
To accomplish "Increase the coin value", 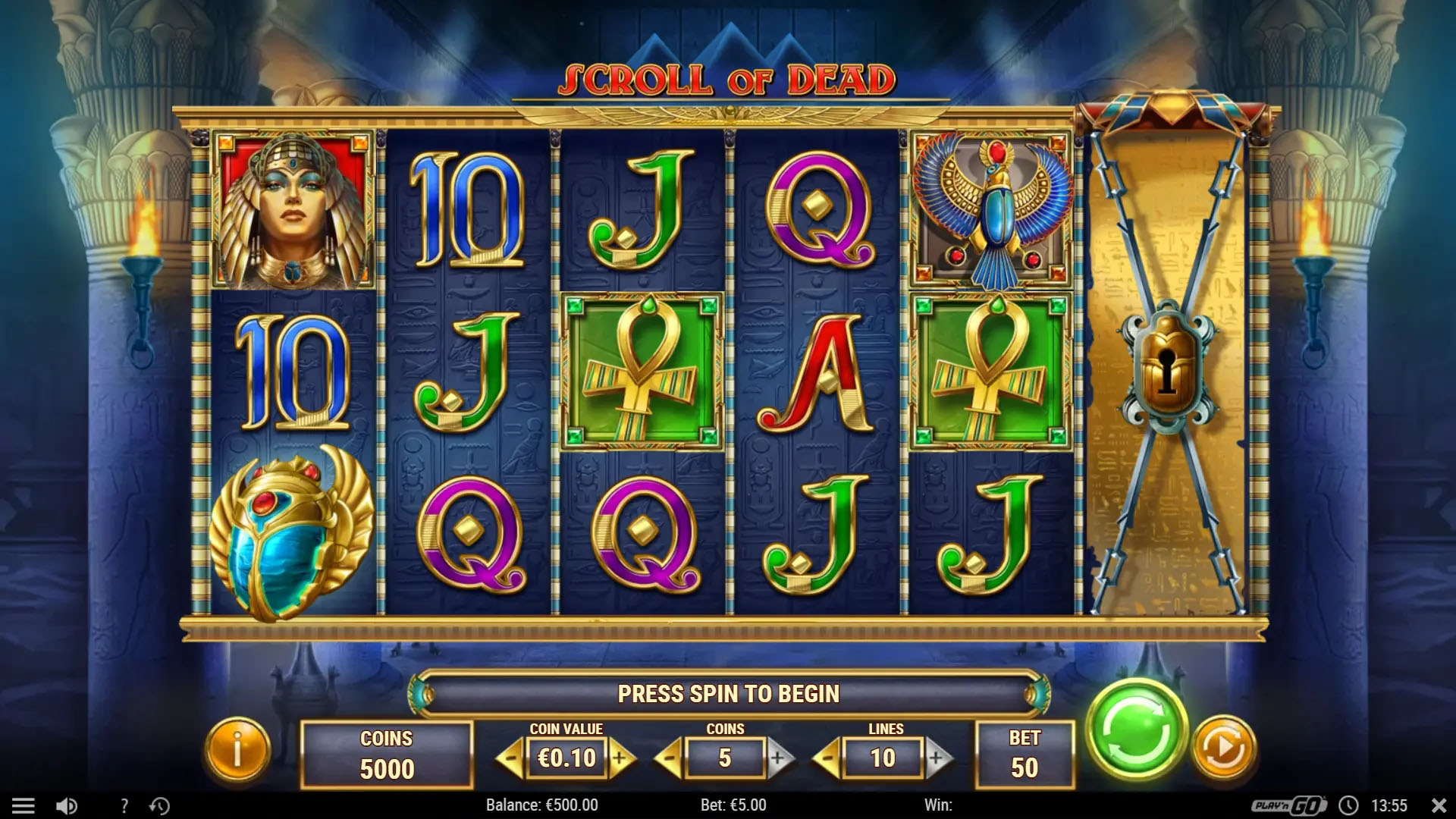I will (x=622, y=758).
